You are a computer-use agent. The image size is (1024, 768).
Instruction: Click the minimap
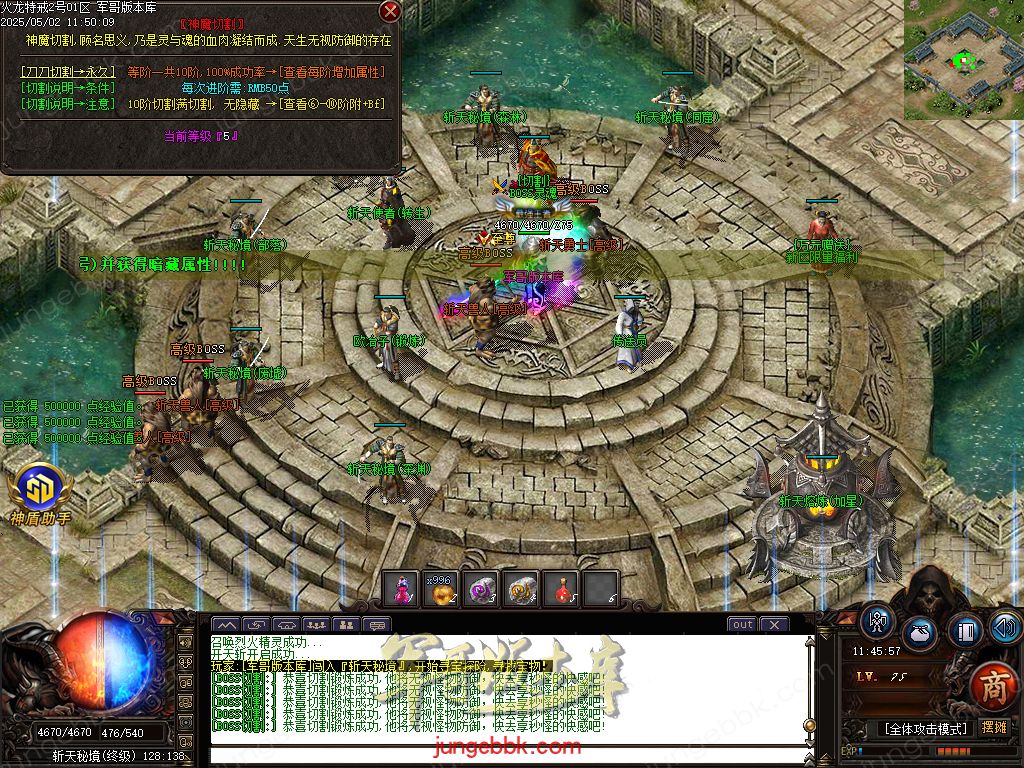[963, 60]
